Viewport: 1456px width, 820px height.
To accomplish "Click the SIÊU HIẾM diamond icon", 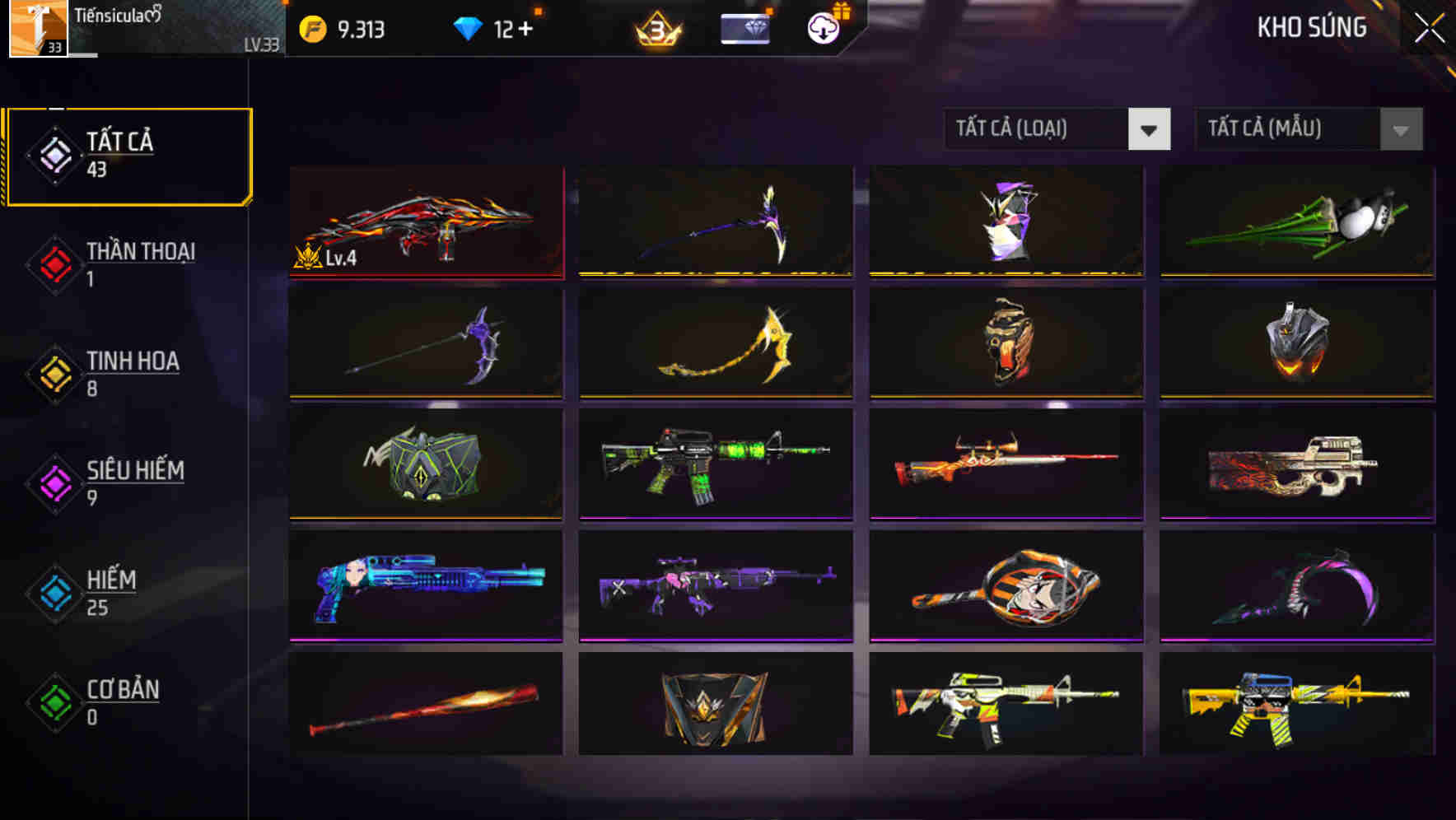I will click(x=54, y=484).
